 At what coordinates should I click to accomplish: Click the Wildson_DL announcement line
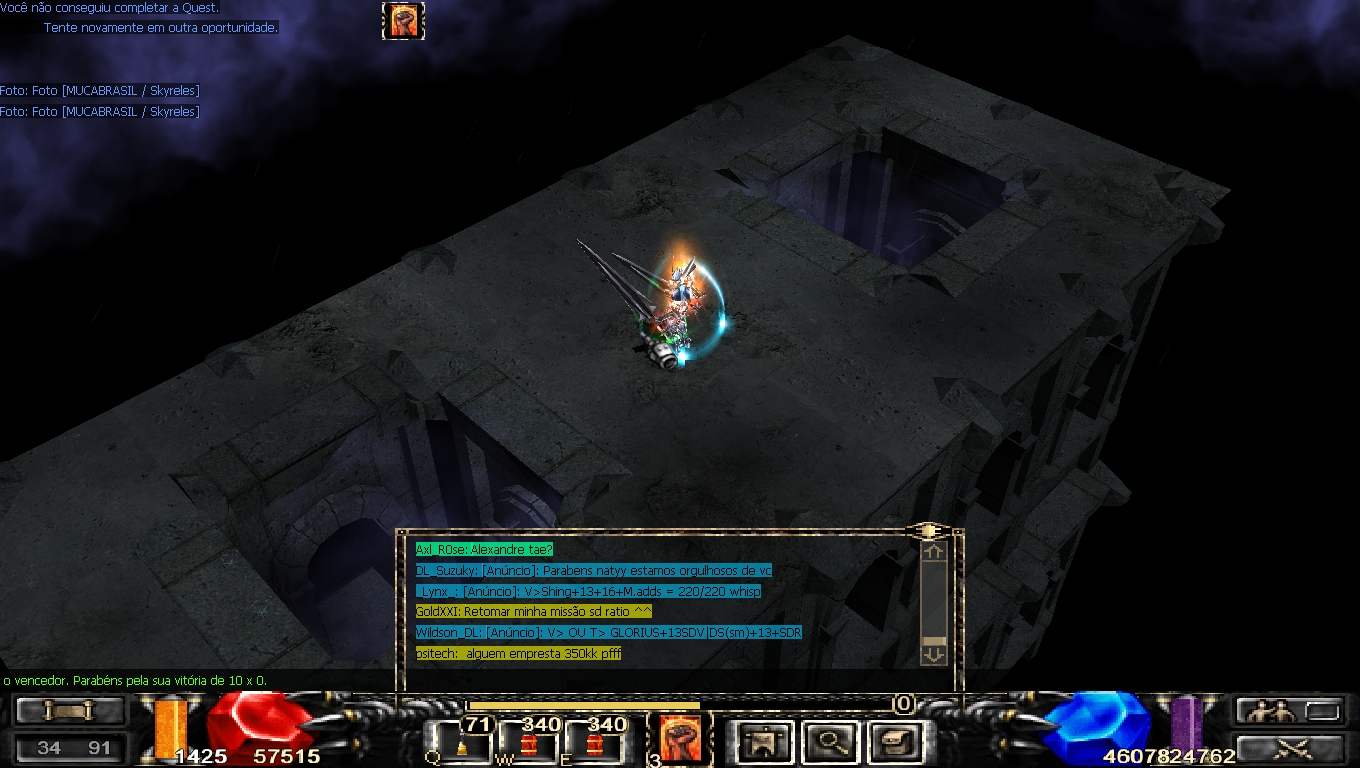[608, 632]
